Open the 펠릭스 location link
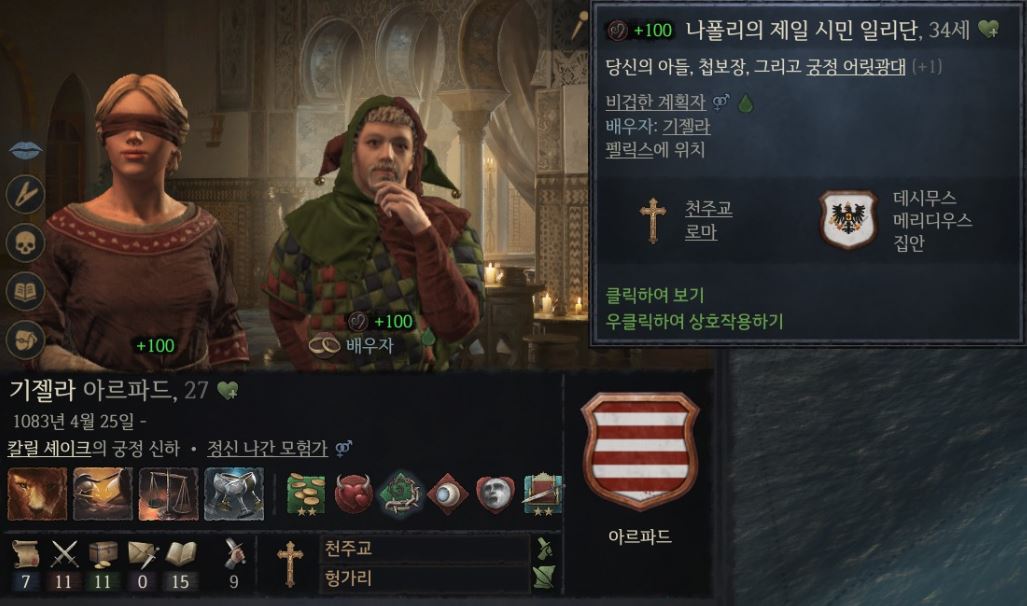The height and width of the screenshot is (606, 1027). point(628,150)
